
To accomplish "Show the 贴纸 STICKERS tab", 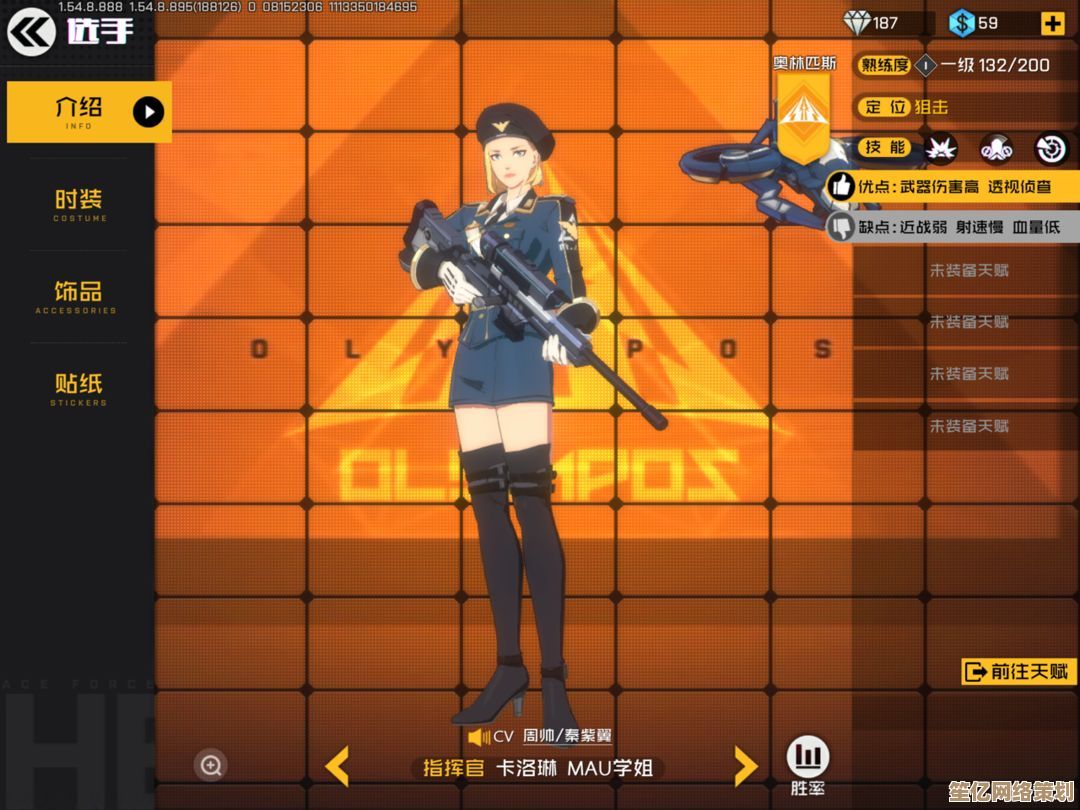I will tap(78, 388).
